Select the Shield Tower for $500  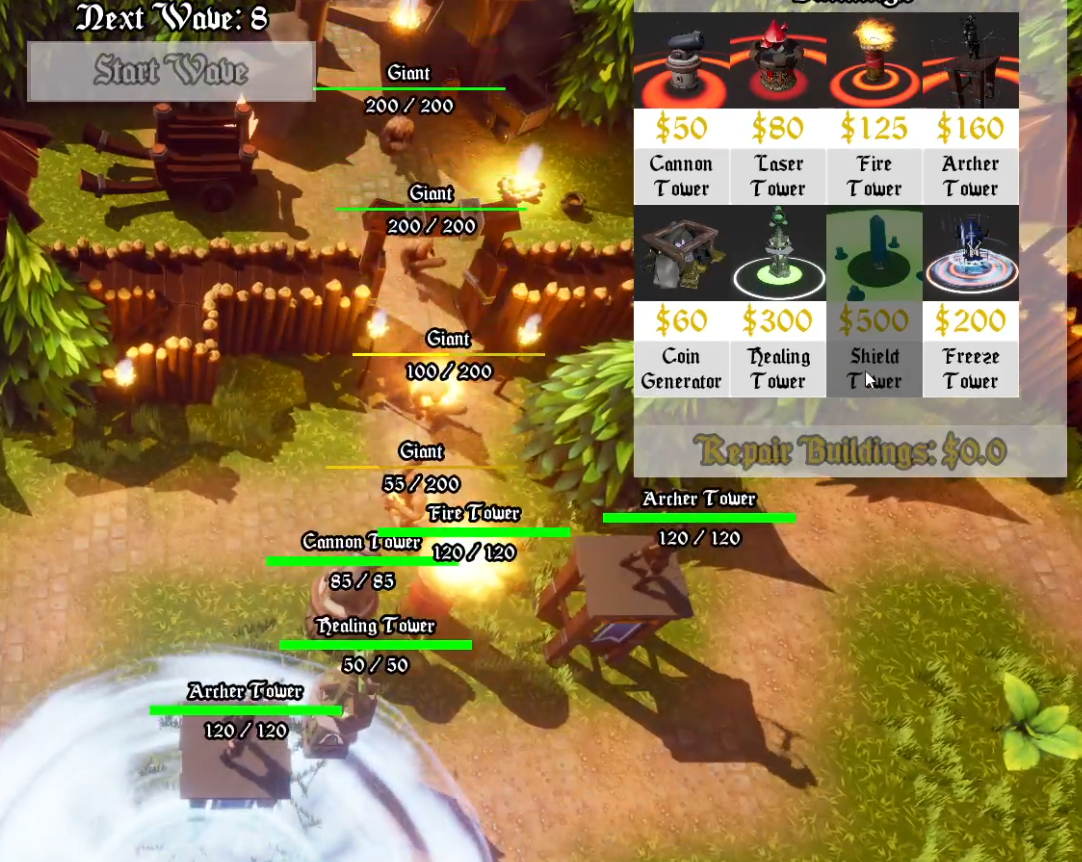(x=874, y=302)
